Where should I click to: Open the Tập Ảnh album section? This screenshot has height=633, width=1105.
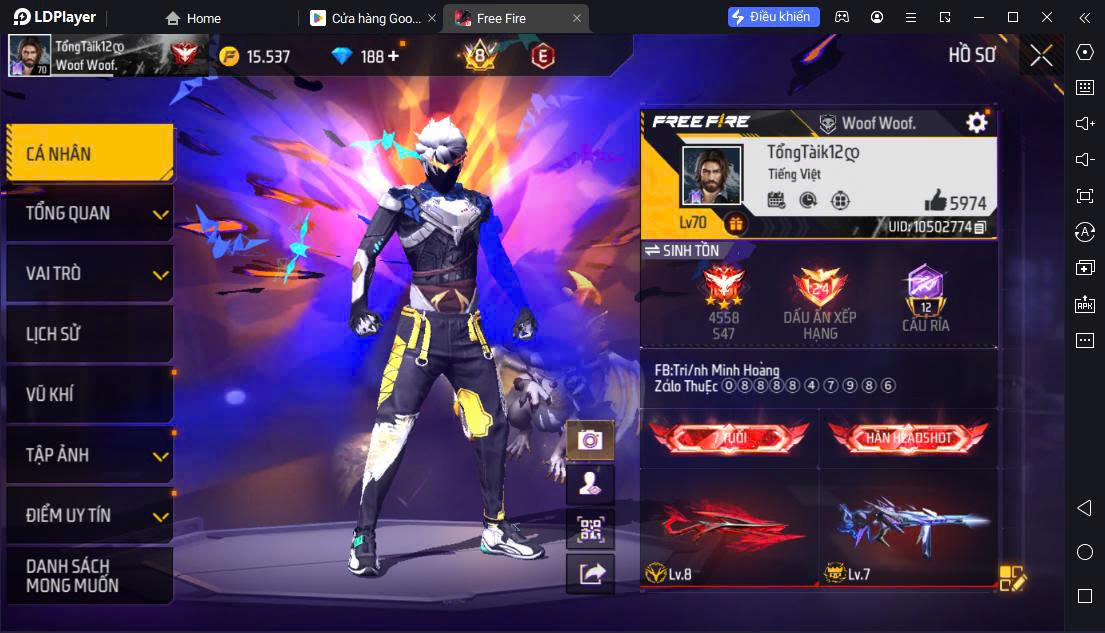pyautogui.click(x=89, y=455)
